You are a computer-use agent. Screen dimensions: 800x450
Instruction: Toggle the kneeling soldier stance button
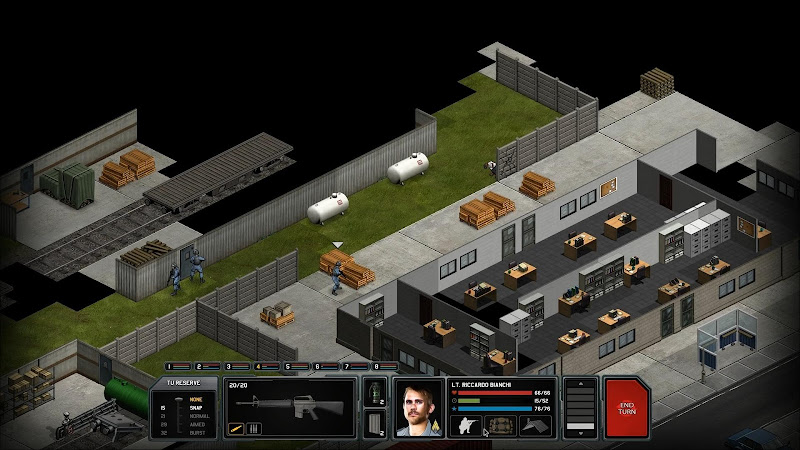point(466,425)
